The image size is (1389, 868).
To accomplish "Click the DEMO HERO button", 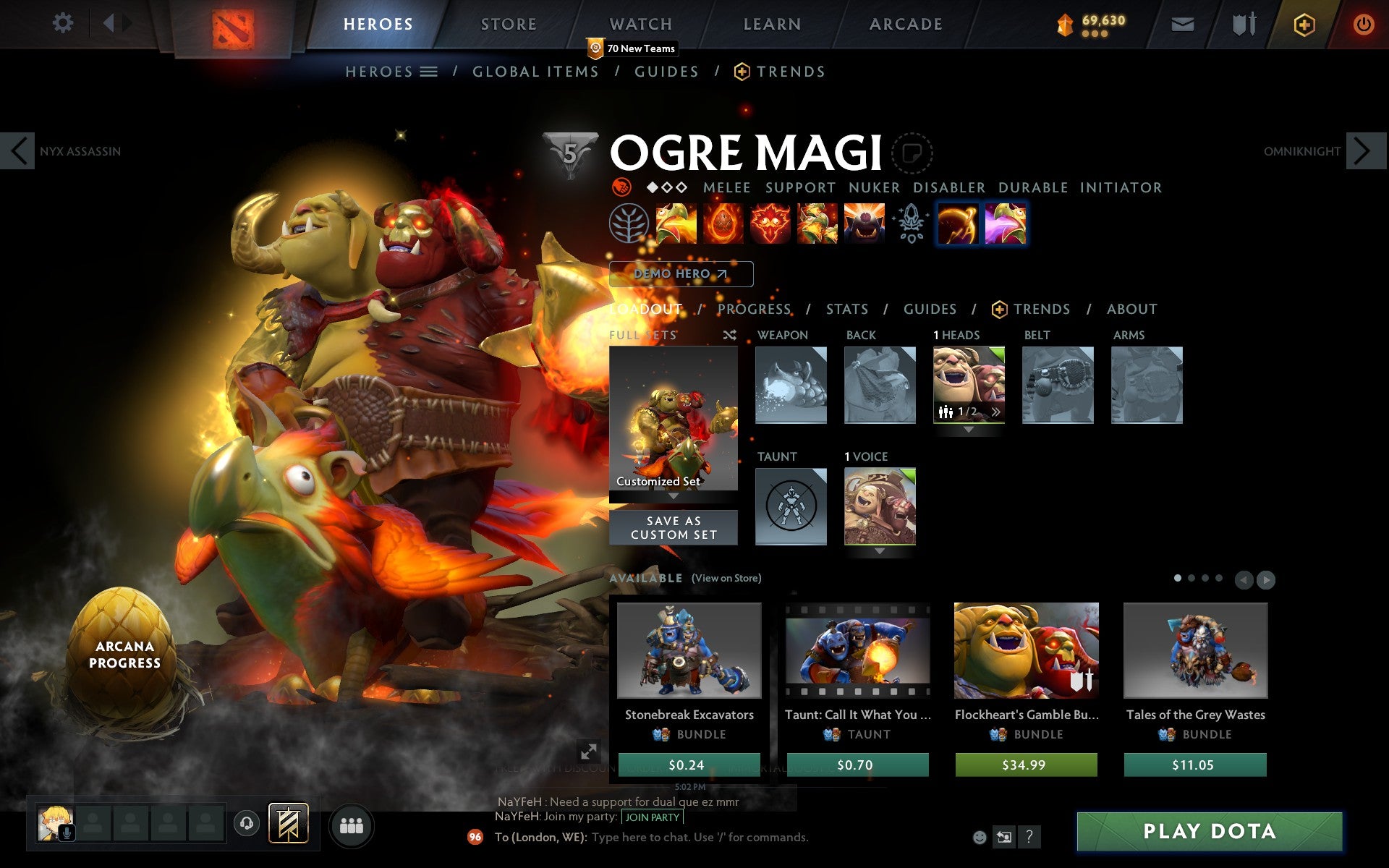I will pyautogui.click(x=680, y=274).
